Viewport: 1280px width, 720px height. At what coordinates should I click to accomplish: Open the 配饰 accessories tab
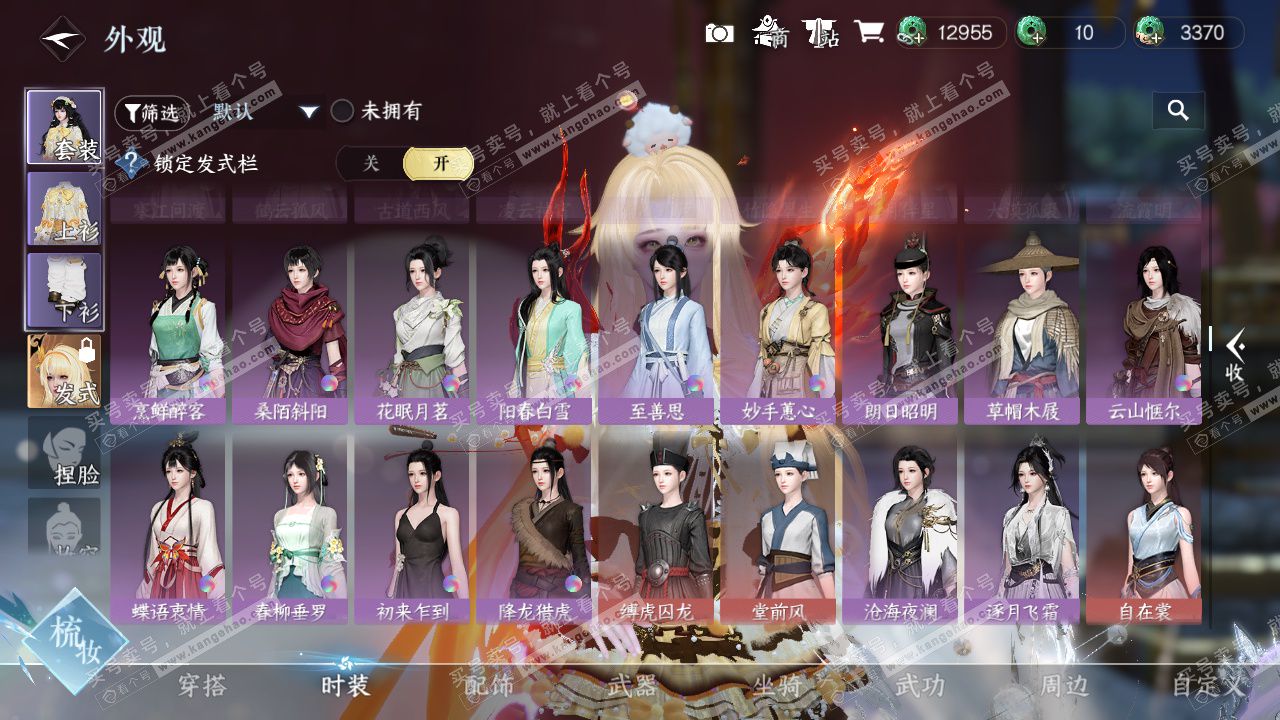pos(489,686)
